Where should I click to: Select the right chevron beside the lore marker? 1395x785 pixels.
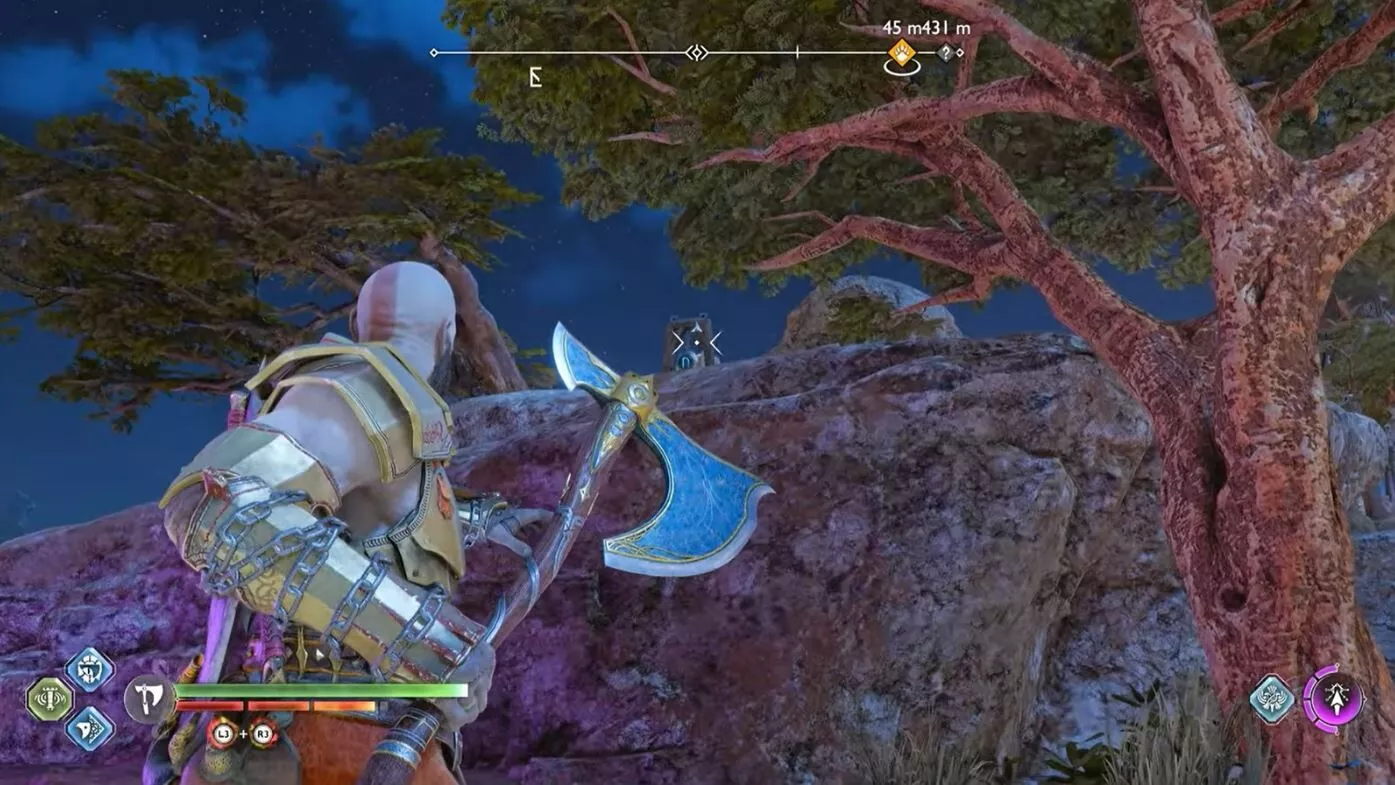pos(716,341)
